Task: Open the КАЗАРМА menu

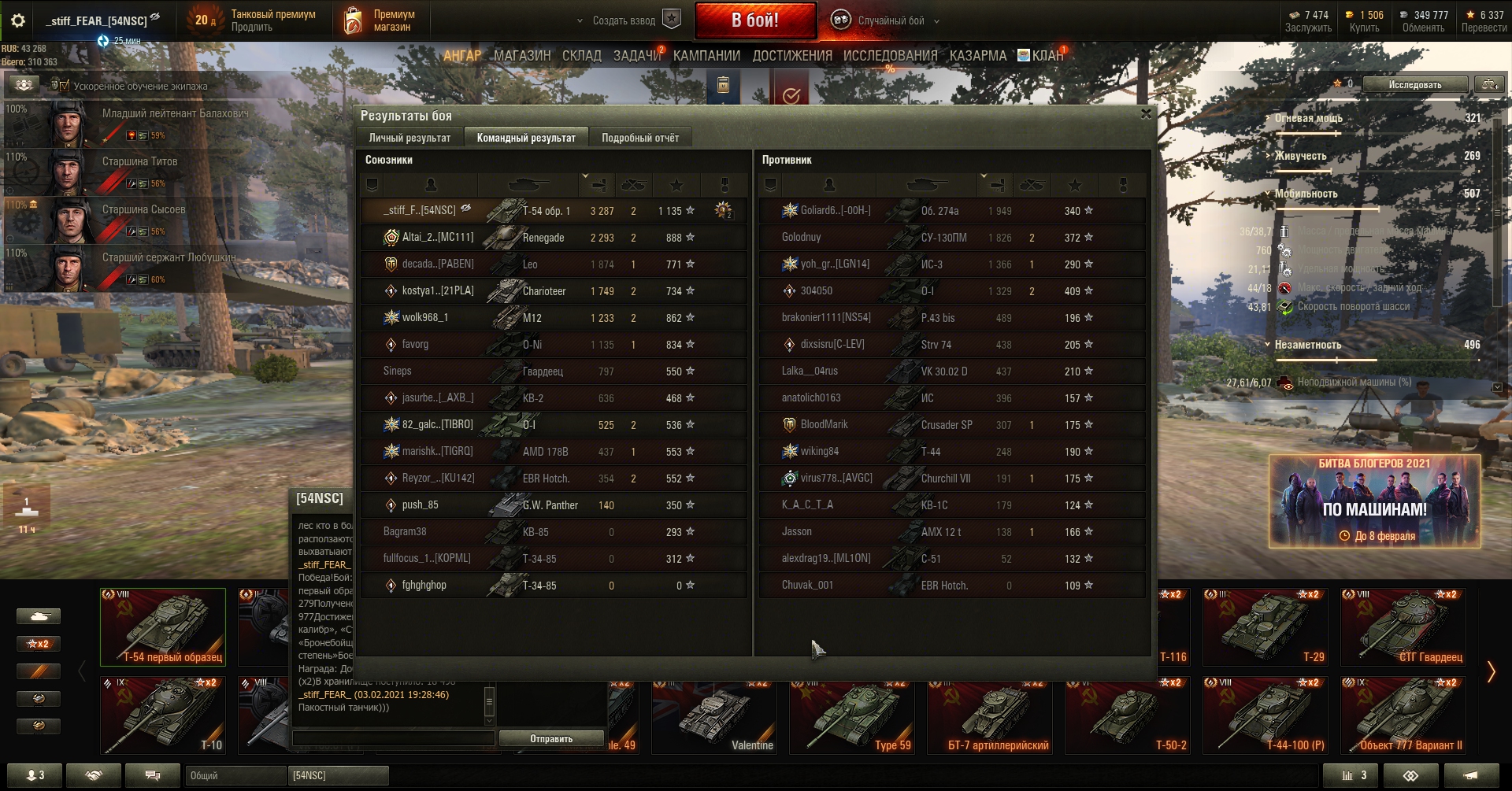Action: [x=977, y=56]
